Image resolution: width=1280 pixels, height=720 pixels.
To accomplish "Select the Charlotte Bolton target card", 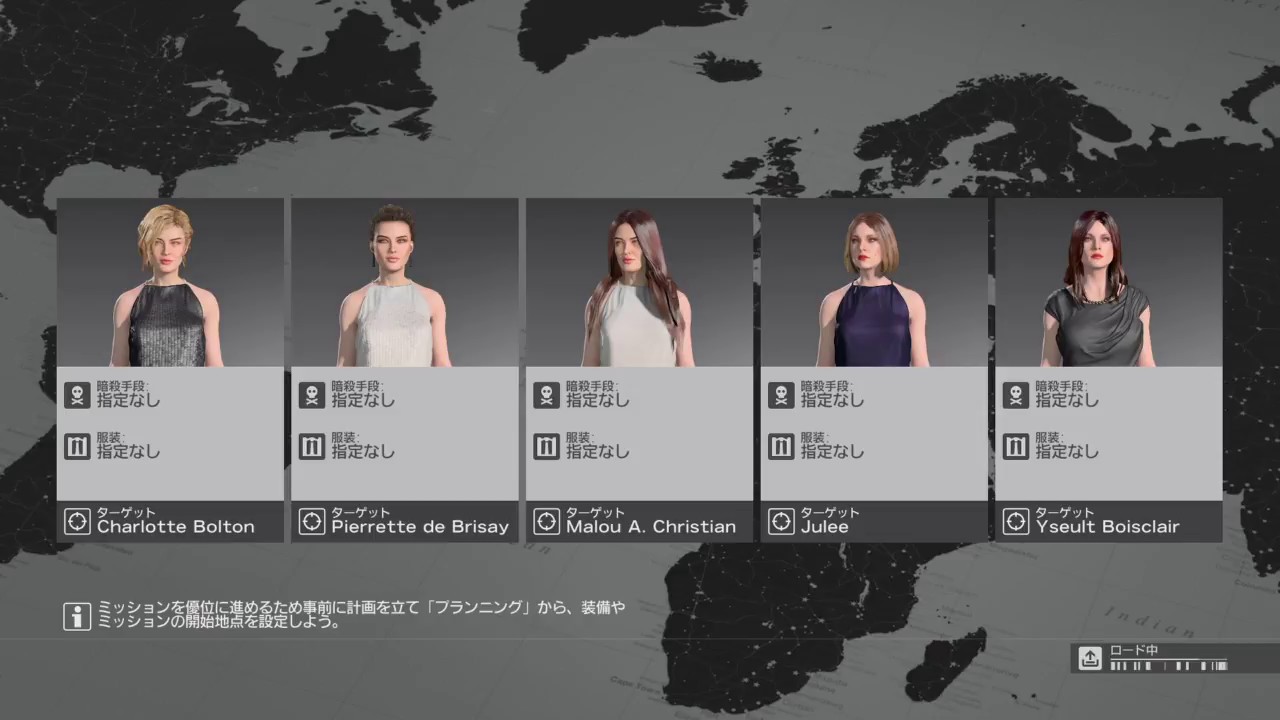I will click(170, 370).
